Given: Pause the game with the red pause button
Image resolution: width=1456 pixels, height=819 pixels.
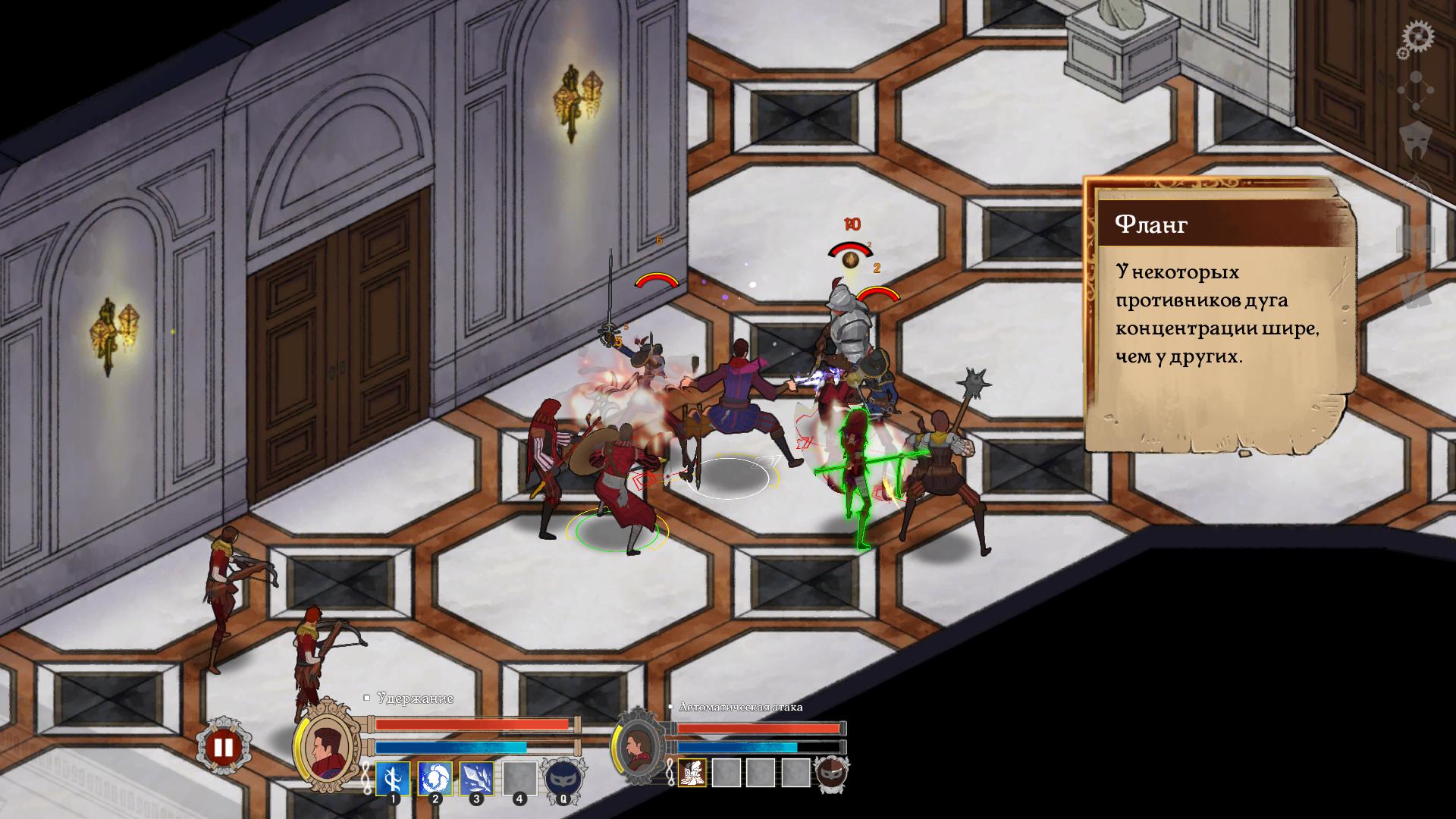Looking at the screenshot, I should (223, 748).
